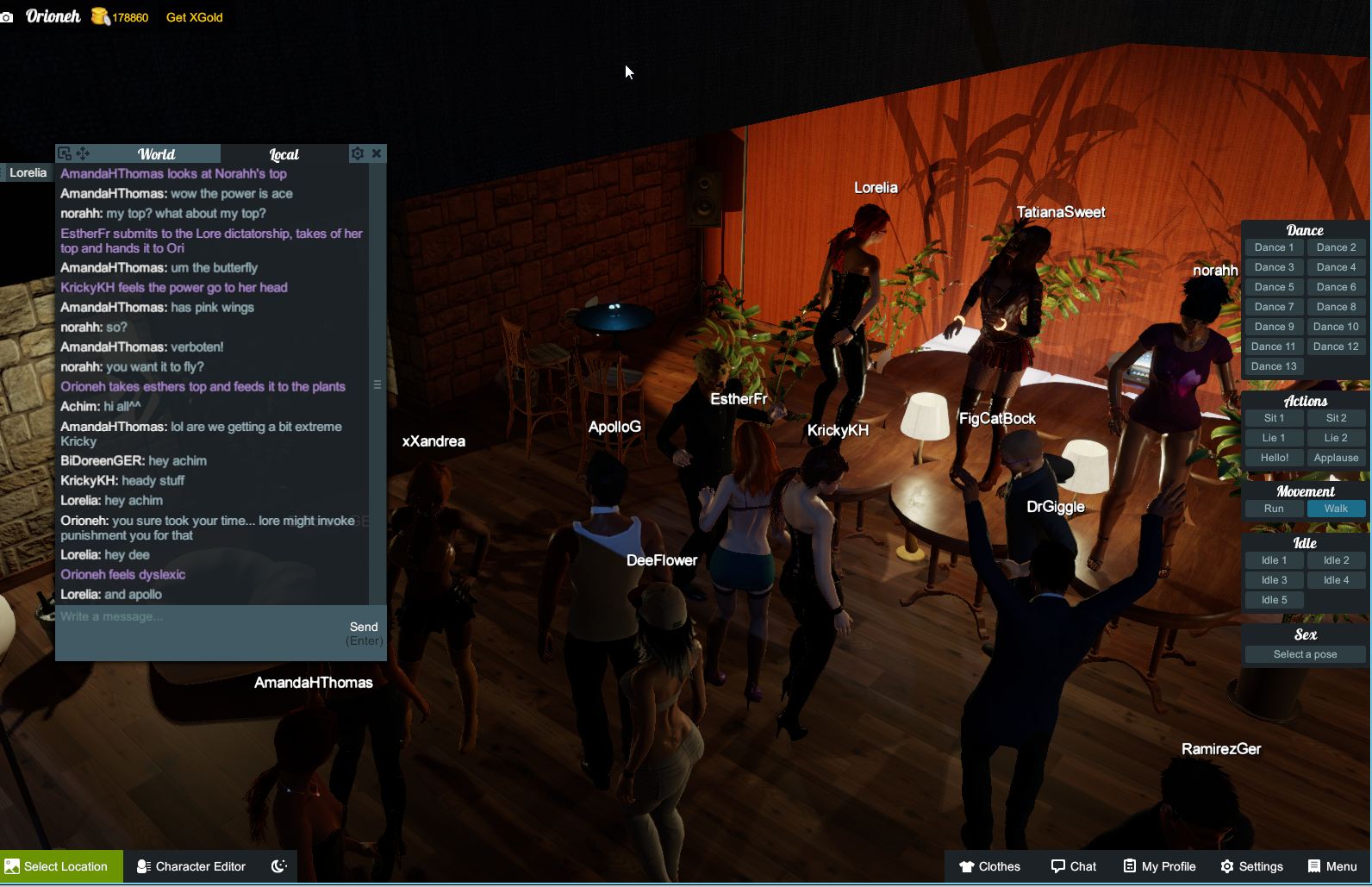Open Select a pose under Sex
Image resolution: width=1372 pixels, height=887 pixels.
(x=1304, y=654)
